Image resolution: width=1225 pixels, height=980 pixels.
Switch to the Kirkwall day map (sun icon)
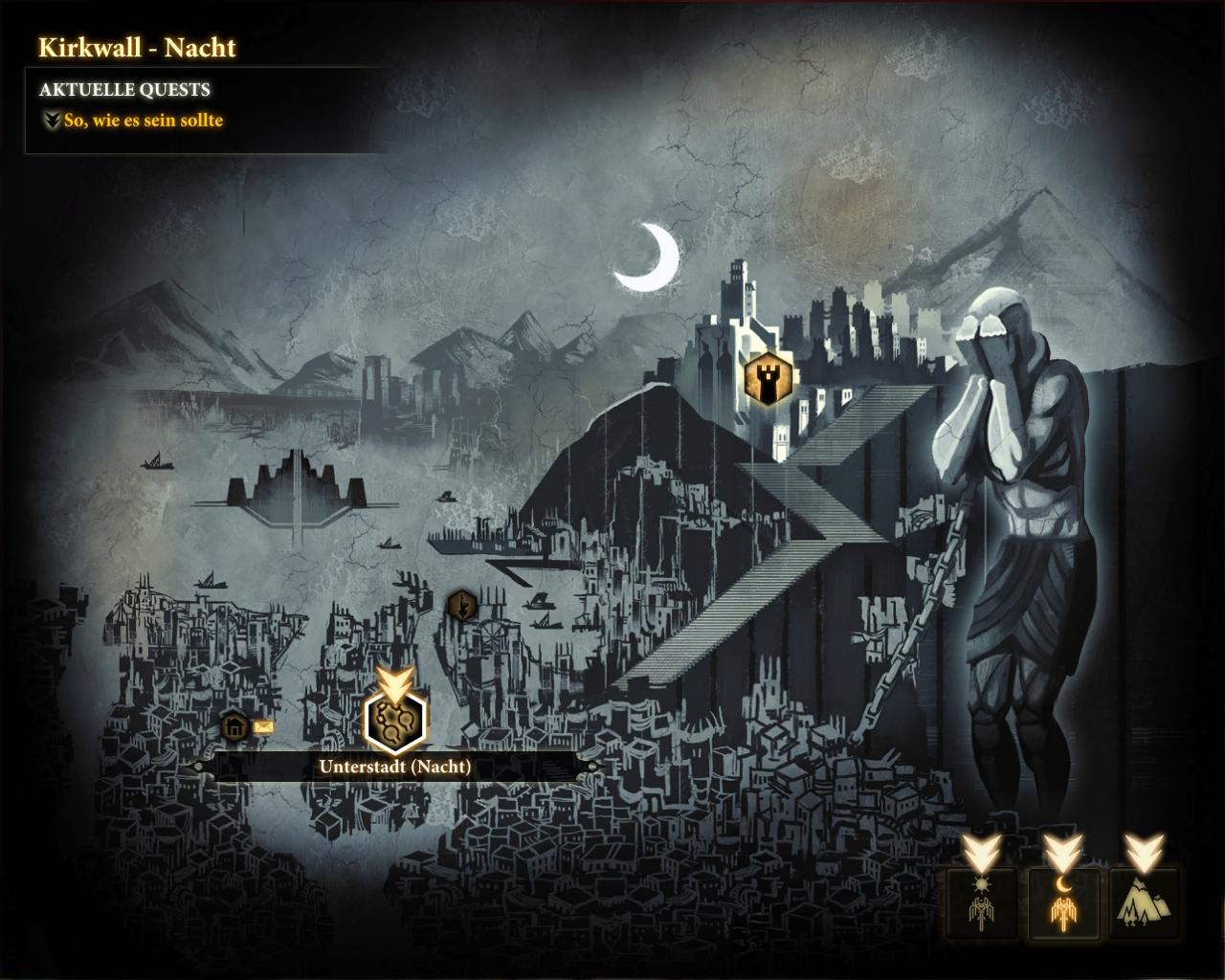tap(978, 902)
